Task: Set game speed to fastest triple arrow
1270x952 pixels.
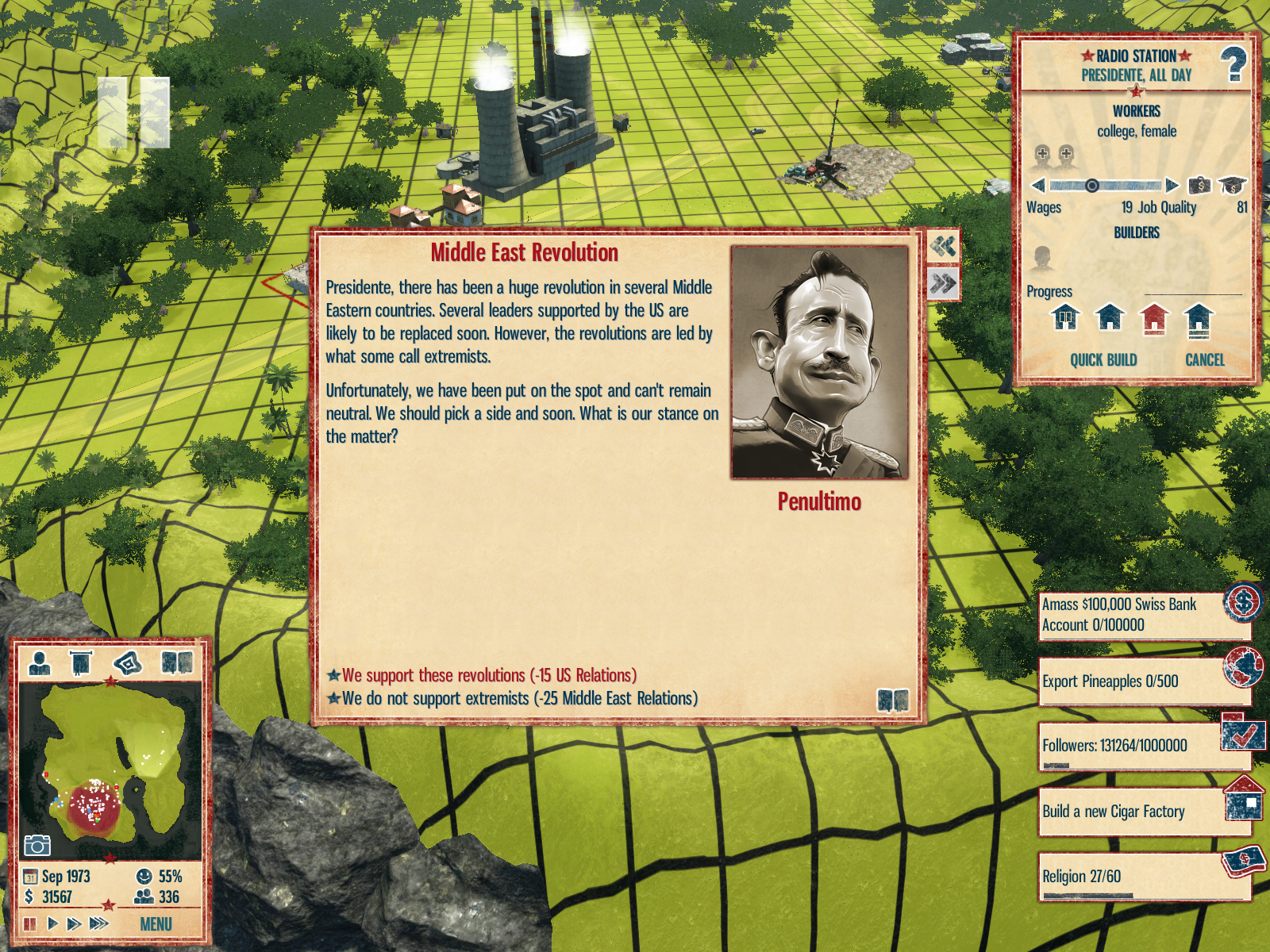Action: click(98, 923)
